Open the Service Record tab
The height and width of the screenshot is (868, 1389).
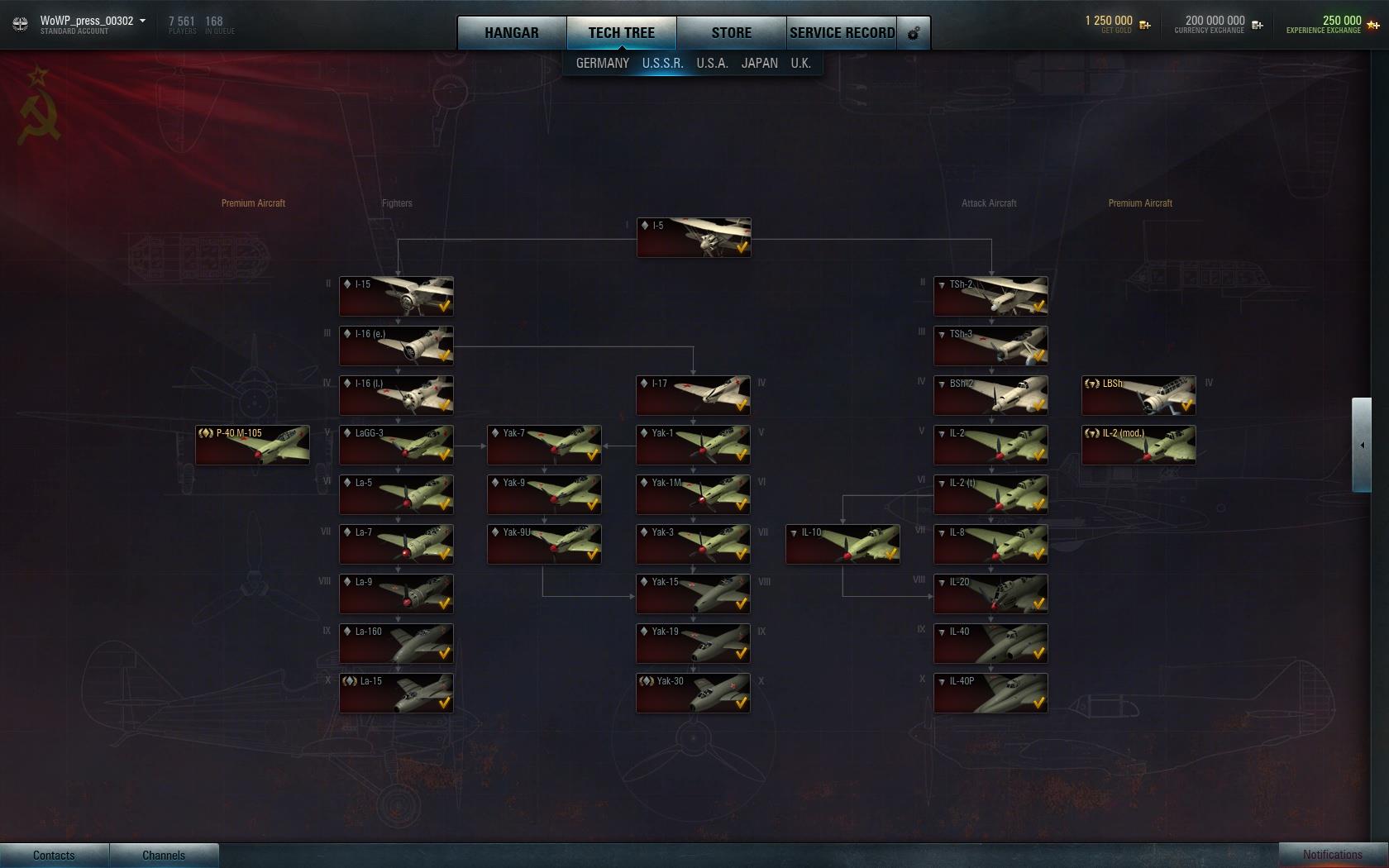point(842,33)
